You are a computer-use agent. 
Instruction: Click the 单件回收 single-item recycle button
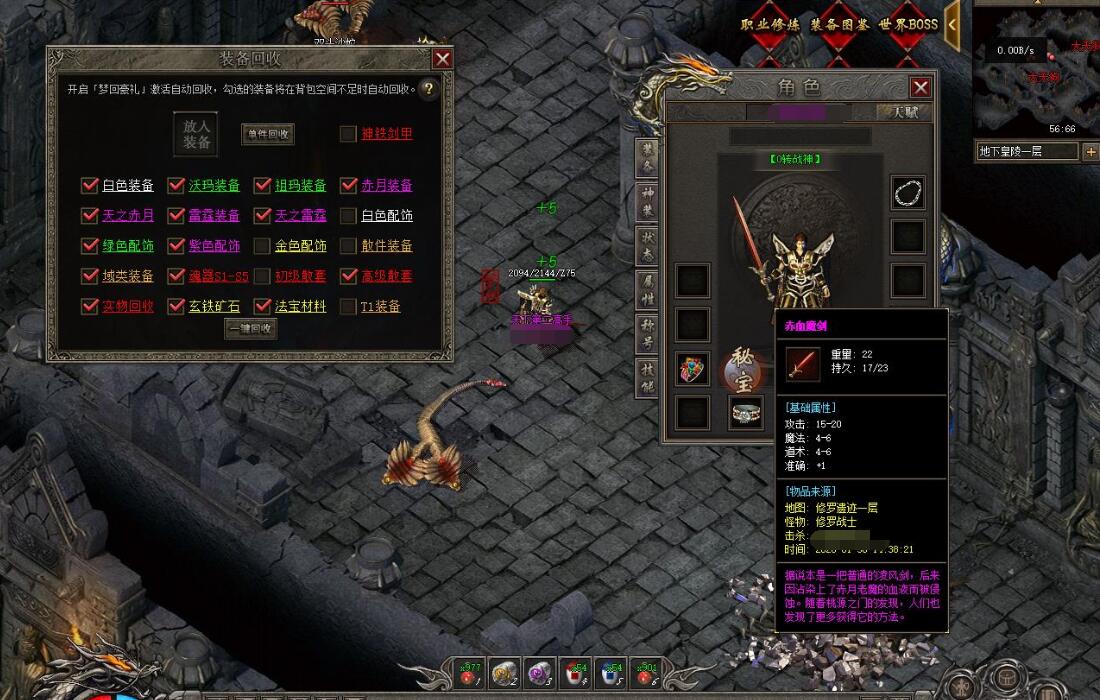268,134
